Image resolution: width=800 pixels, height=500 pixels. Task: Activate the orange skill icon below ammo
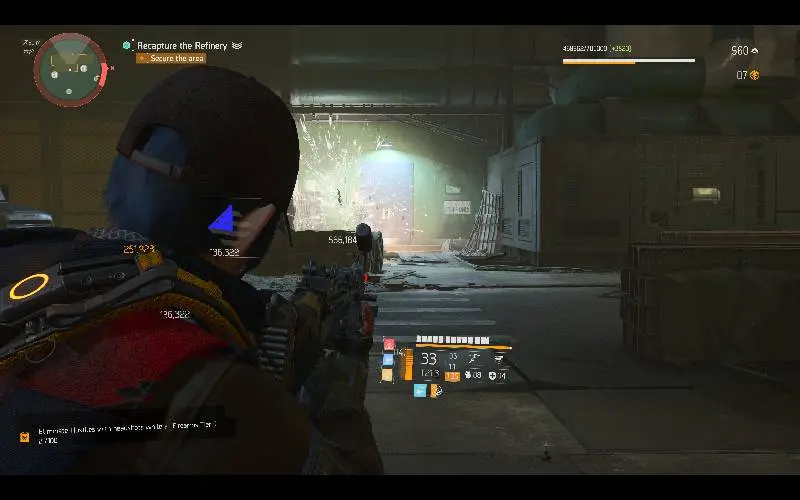(437, 391)
